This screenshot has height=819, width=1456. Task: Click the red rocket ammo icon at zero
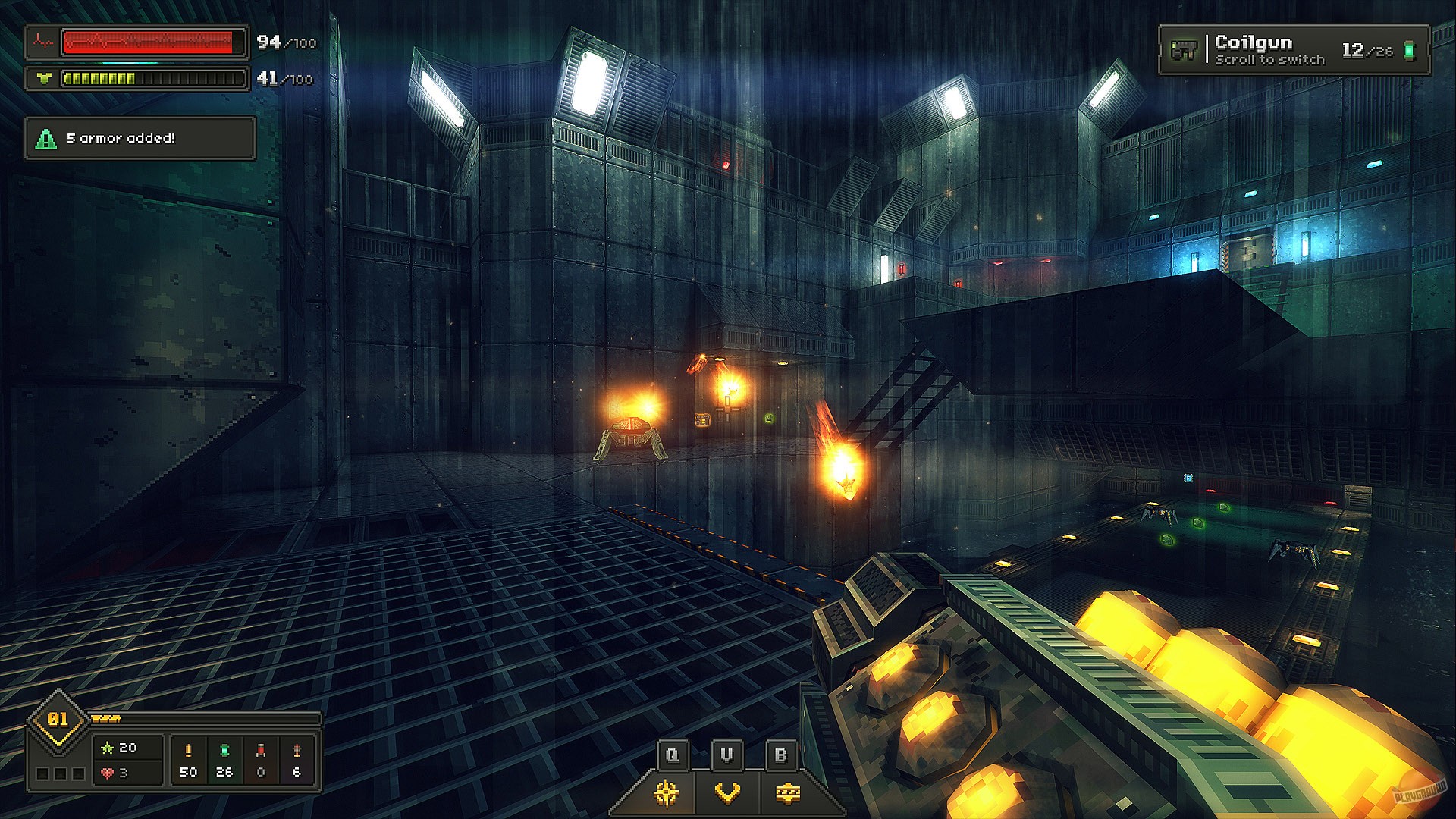[x=260, y=750]
